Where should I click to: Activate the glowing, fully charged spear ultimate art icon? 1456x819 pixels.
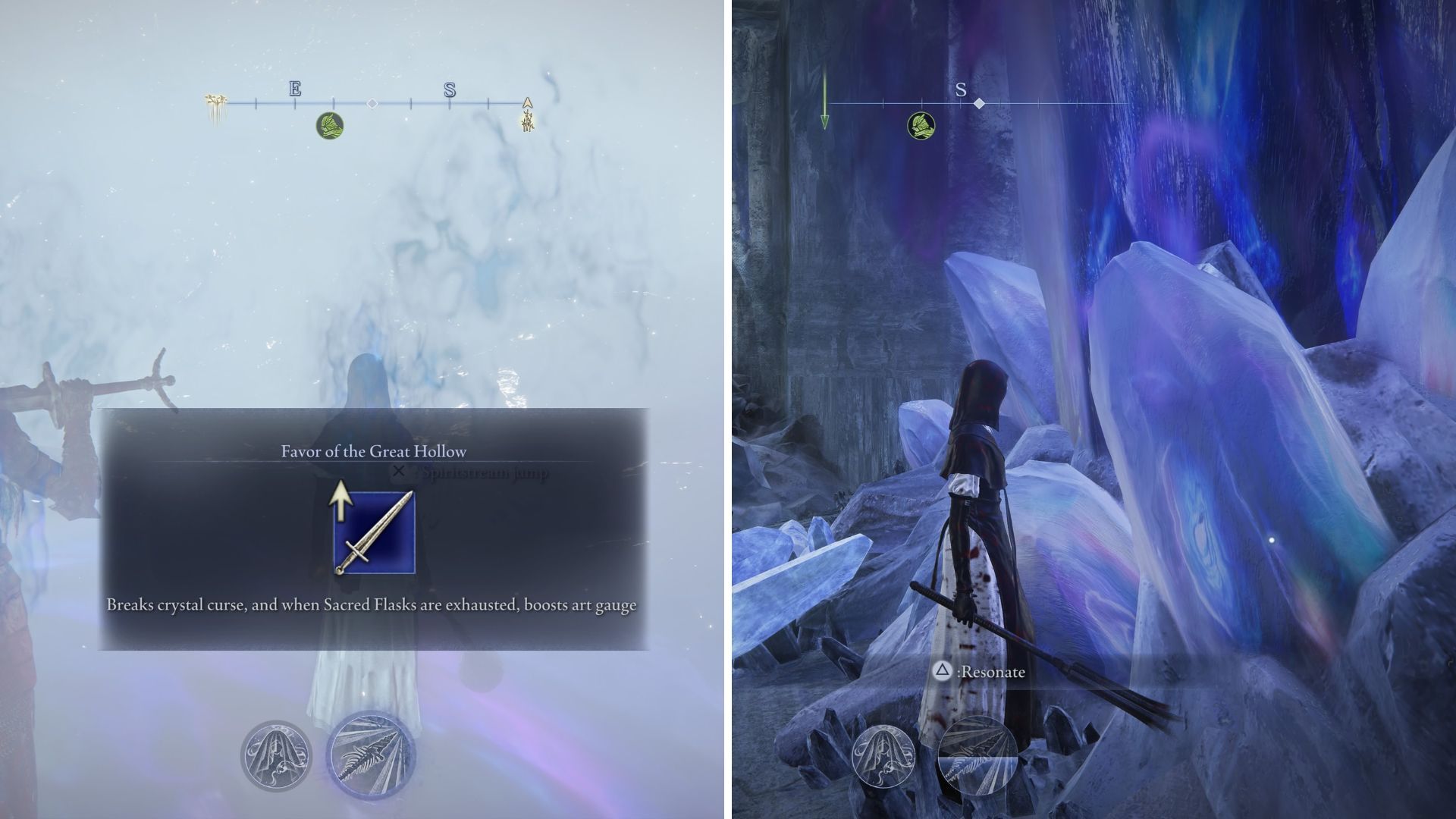(x=371, y=755)
